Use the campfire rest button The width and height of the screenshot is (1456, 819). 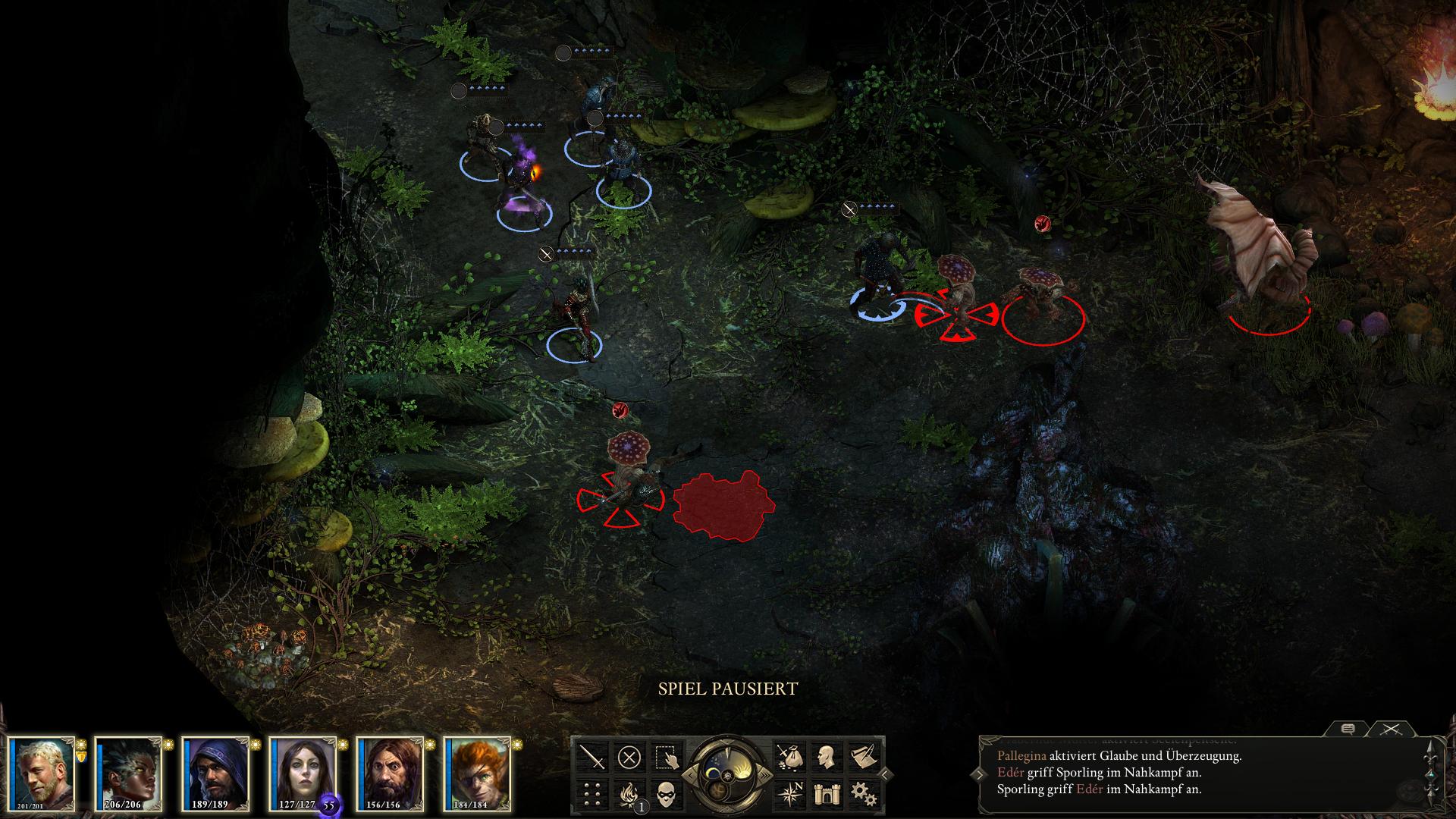click(x=629, y=794)
